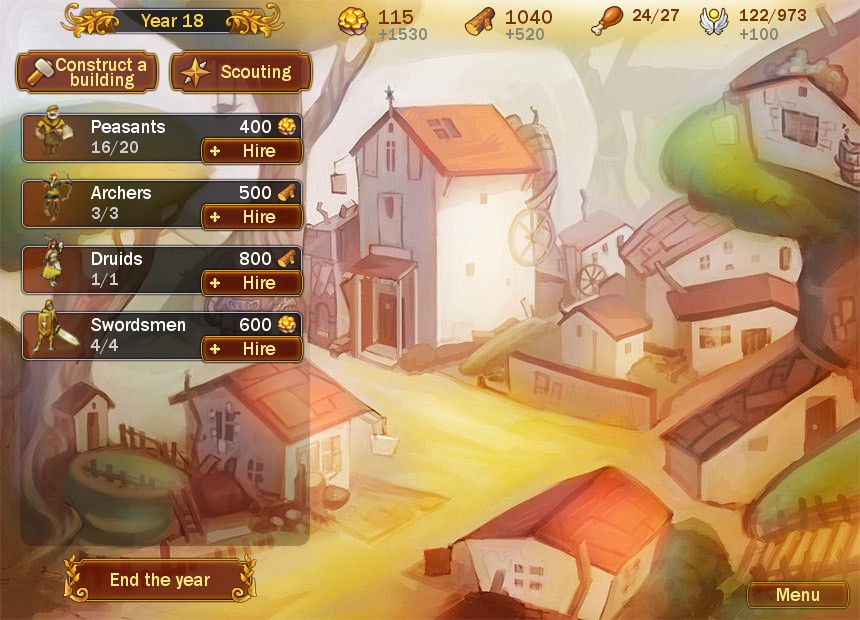860x620 pixels.
Task: Hire a Swordsmen unit
Action: pos(252,349)
